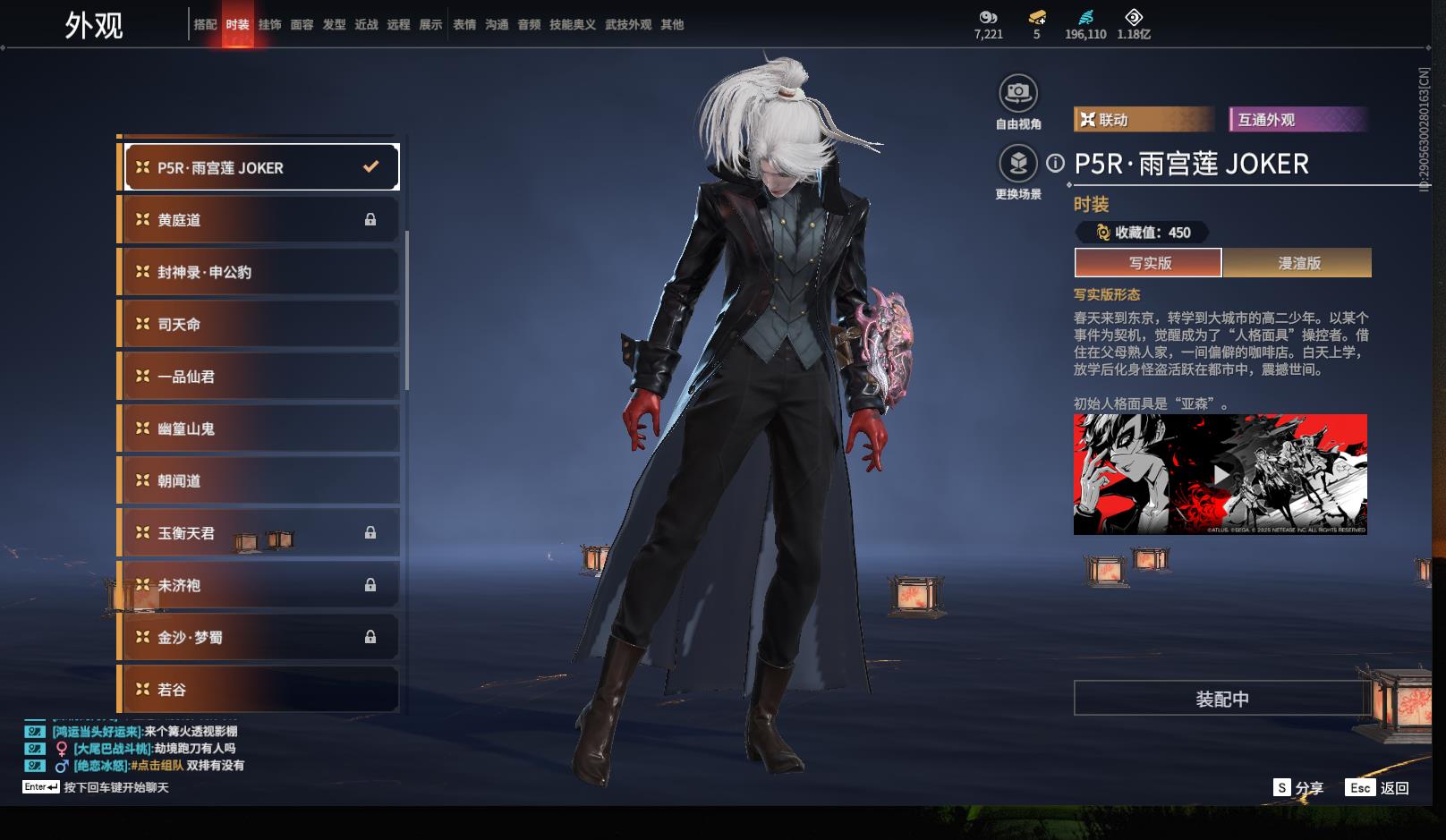The width and height of the screenshot is (1446, 840).
Task: Click the 若谷 outfit entry
Action: coord(259,689)
